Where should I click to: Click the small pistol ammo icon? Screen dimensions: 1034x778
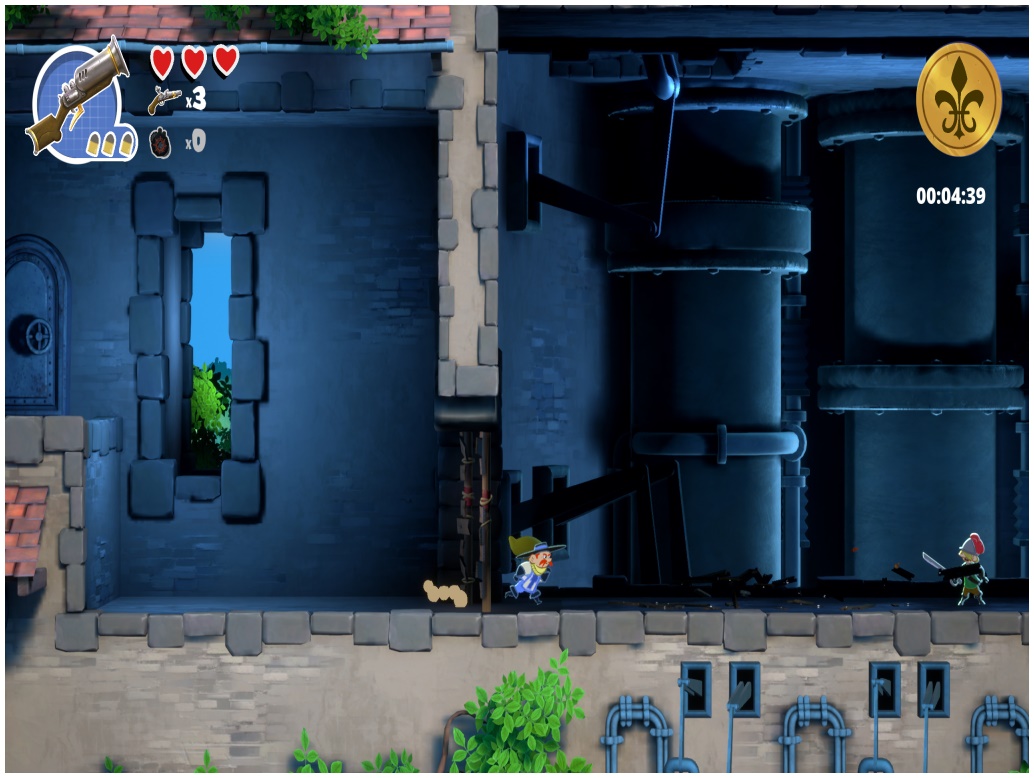(163, 99)
